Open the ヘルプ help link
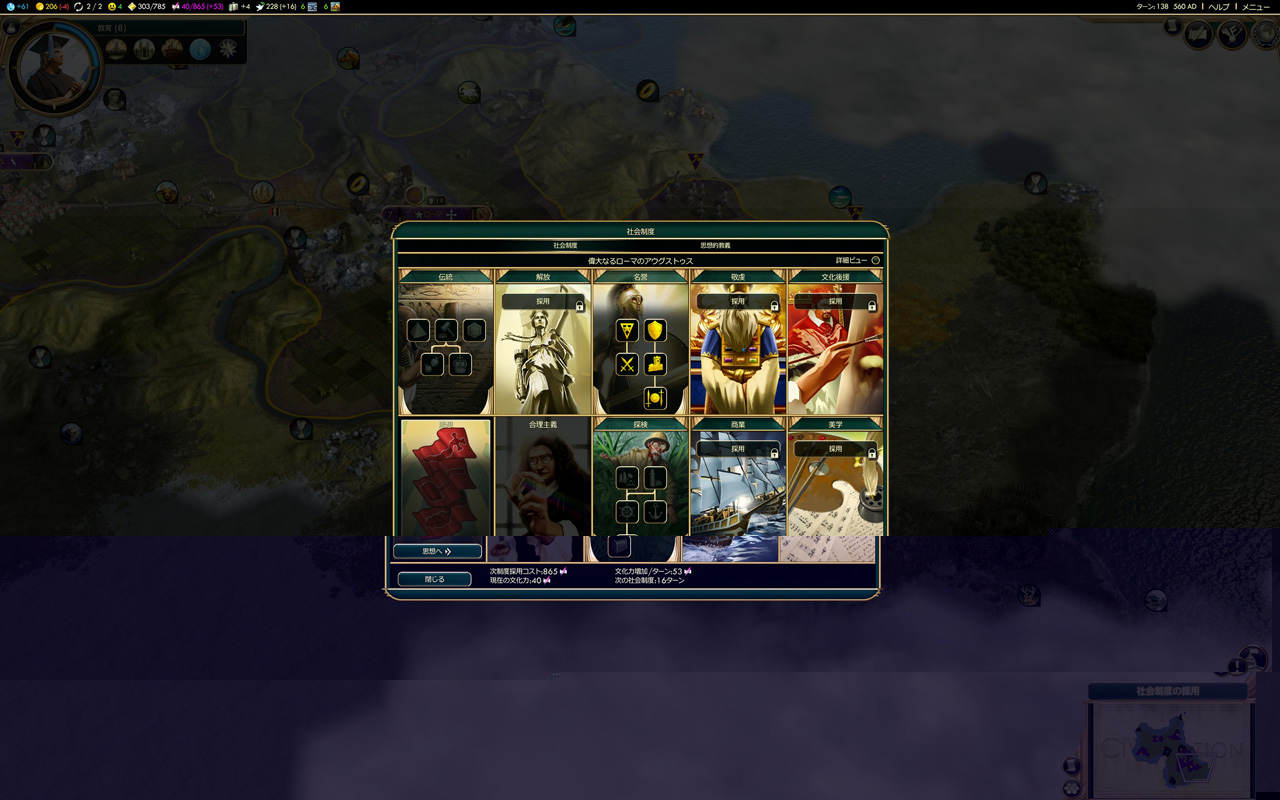 point(1218,7)
